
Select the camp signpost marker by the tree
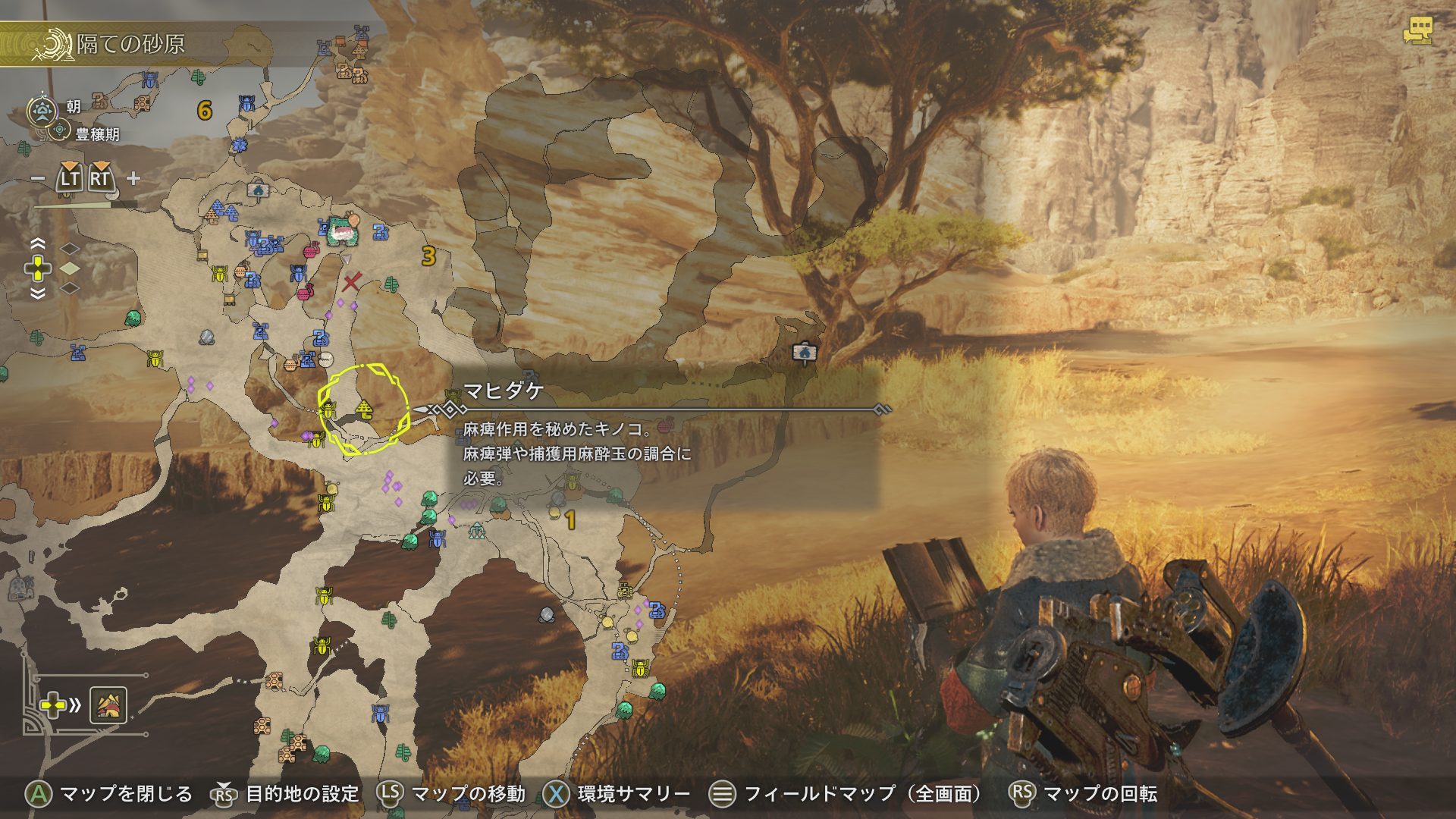[803, 352]
